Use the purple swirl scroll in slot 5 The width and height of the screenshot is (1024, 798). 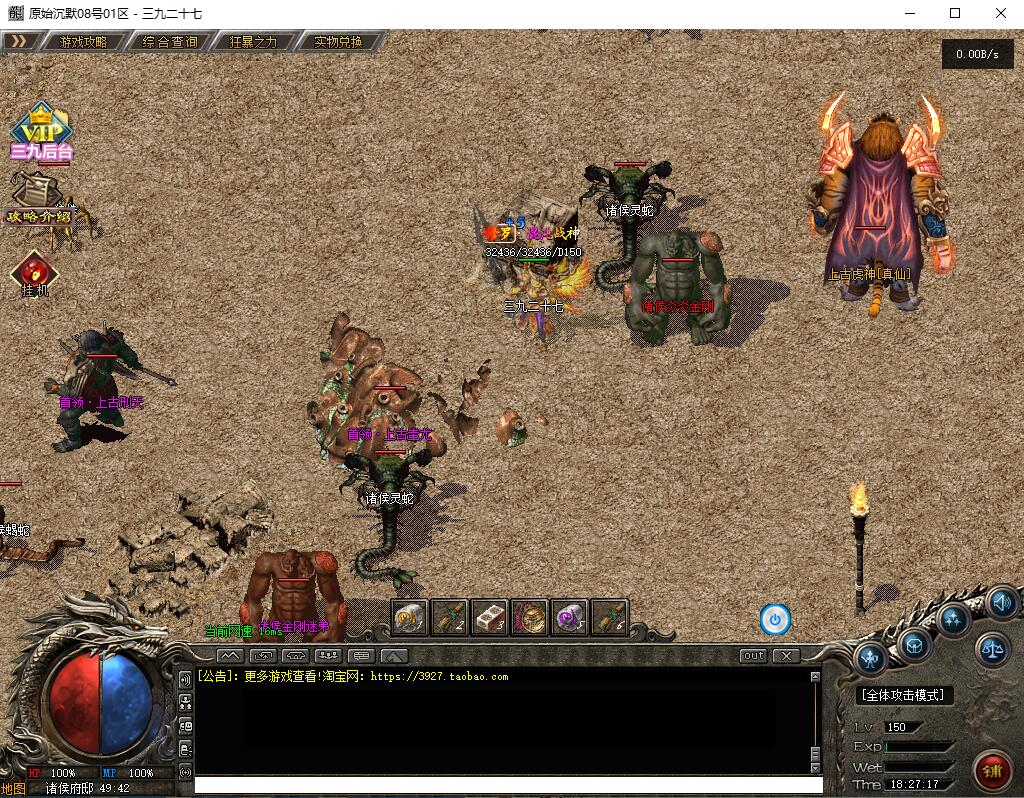tap(570, 617)
